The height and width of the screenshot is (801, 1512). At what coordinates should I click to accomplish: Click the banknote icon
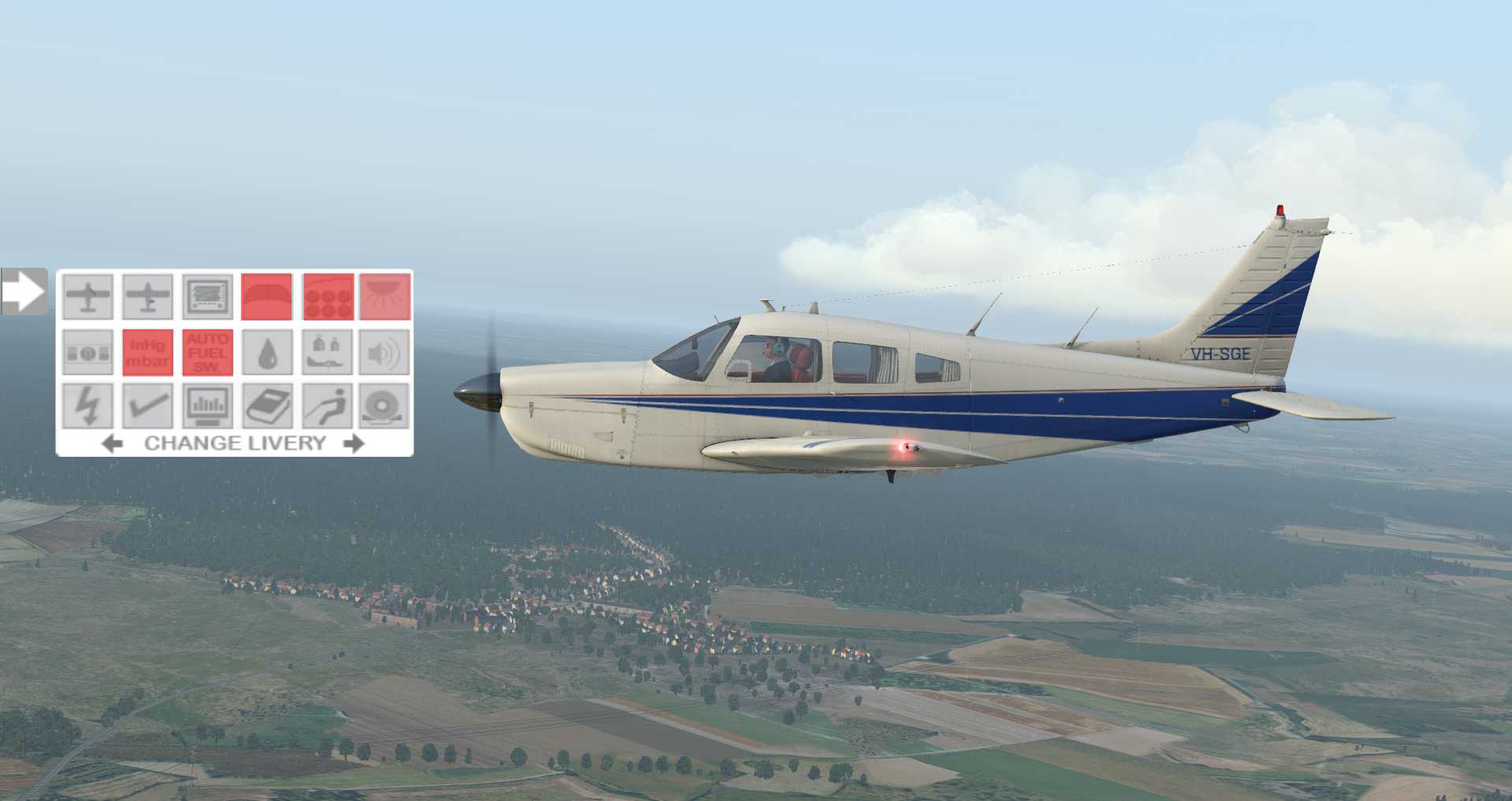click(87, 352)
